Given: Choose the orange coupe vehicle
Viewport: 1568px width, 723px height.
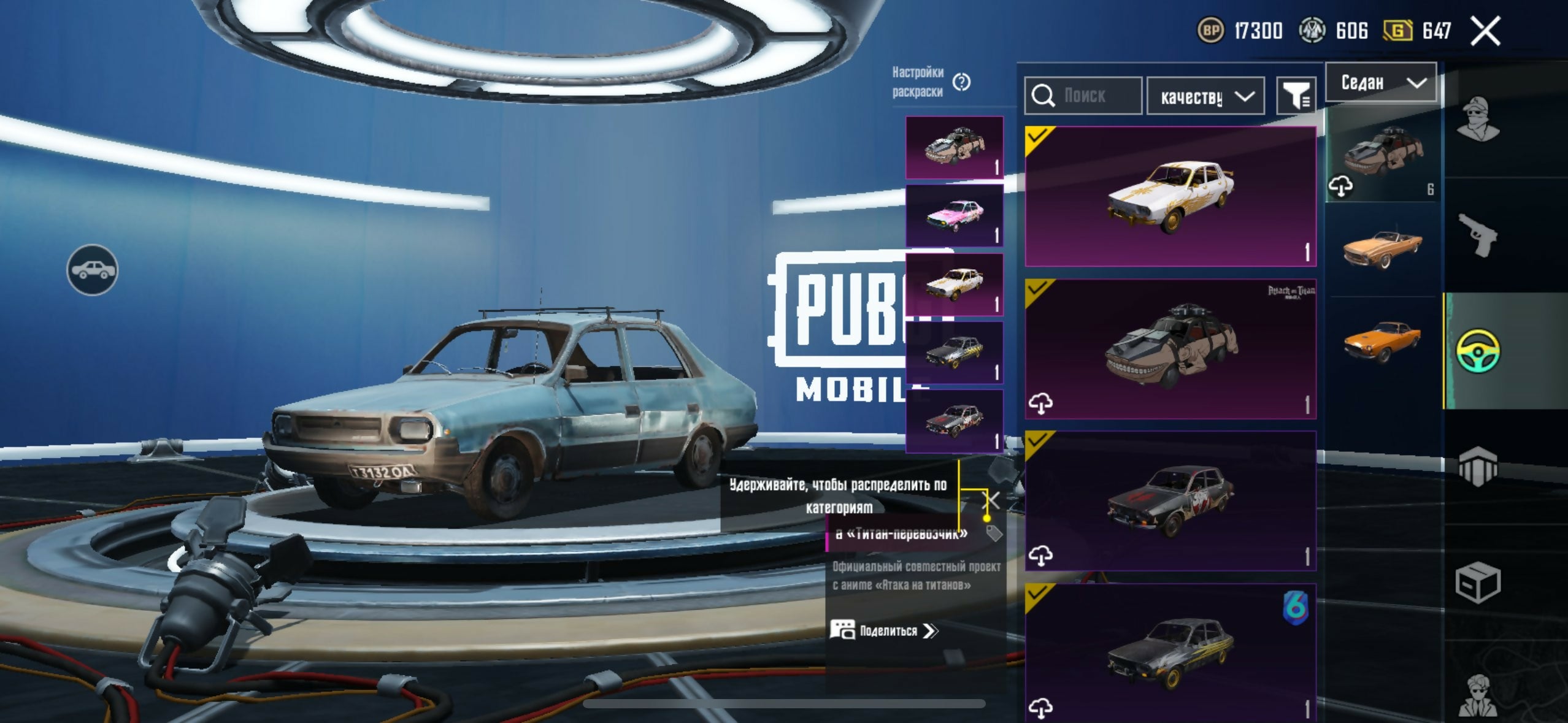Looking at the screenshot, I should pyautogui.click(x=1382, y=341).
